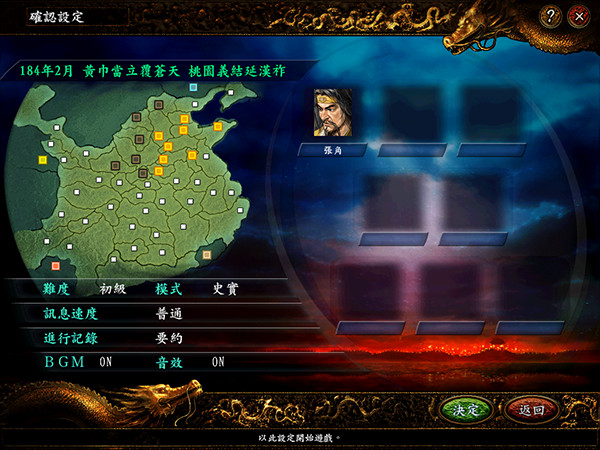
Task: Change the 進行記錄 value 要約
Action: pos(169,338)
